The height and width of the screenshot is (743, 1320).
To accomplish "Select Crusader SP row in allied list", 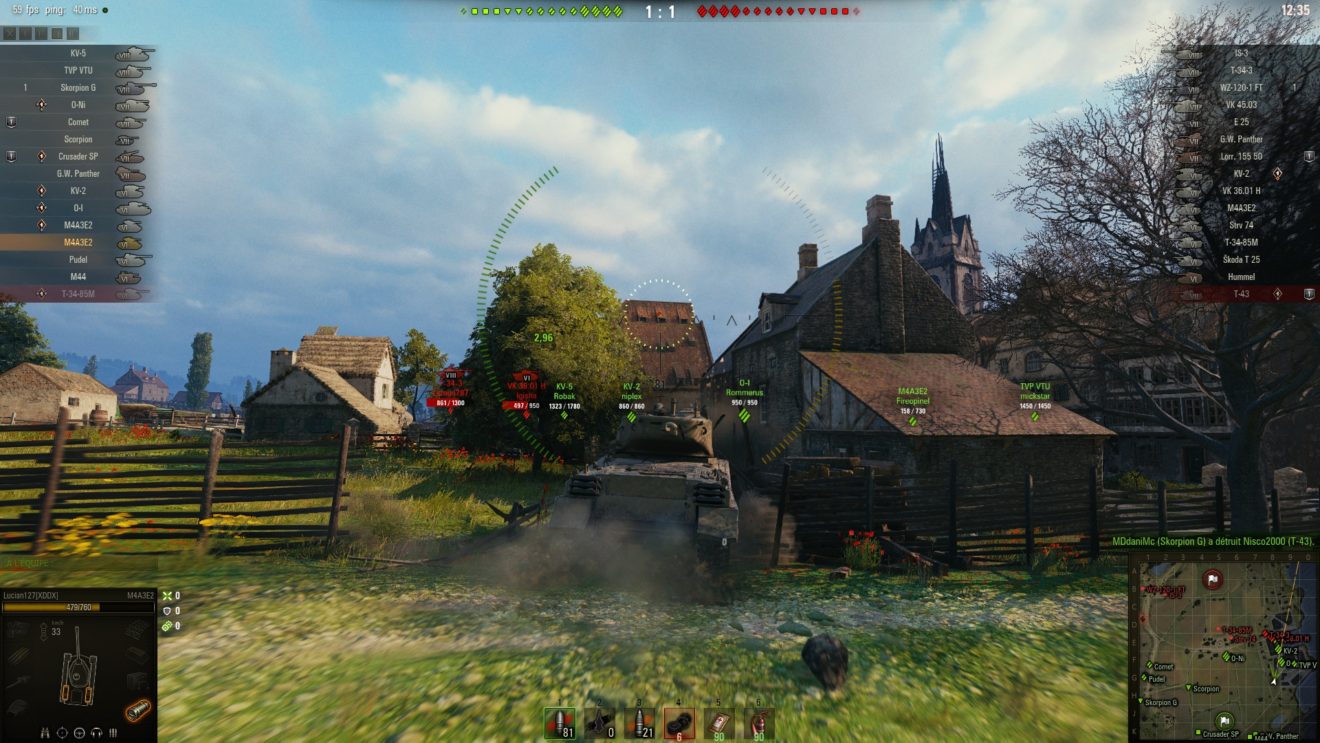I will point(78,157).
